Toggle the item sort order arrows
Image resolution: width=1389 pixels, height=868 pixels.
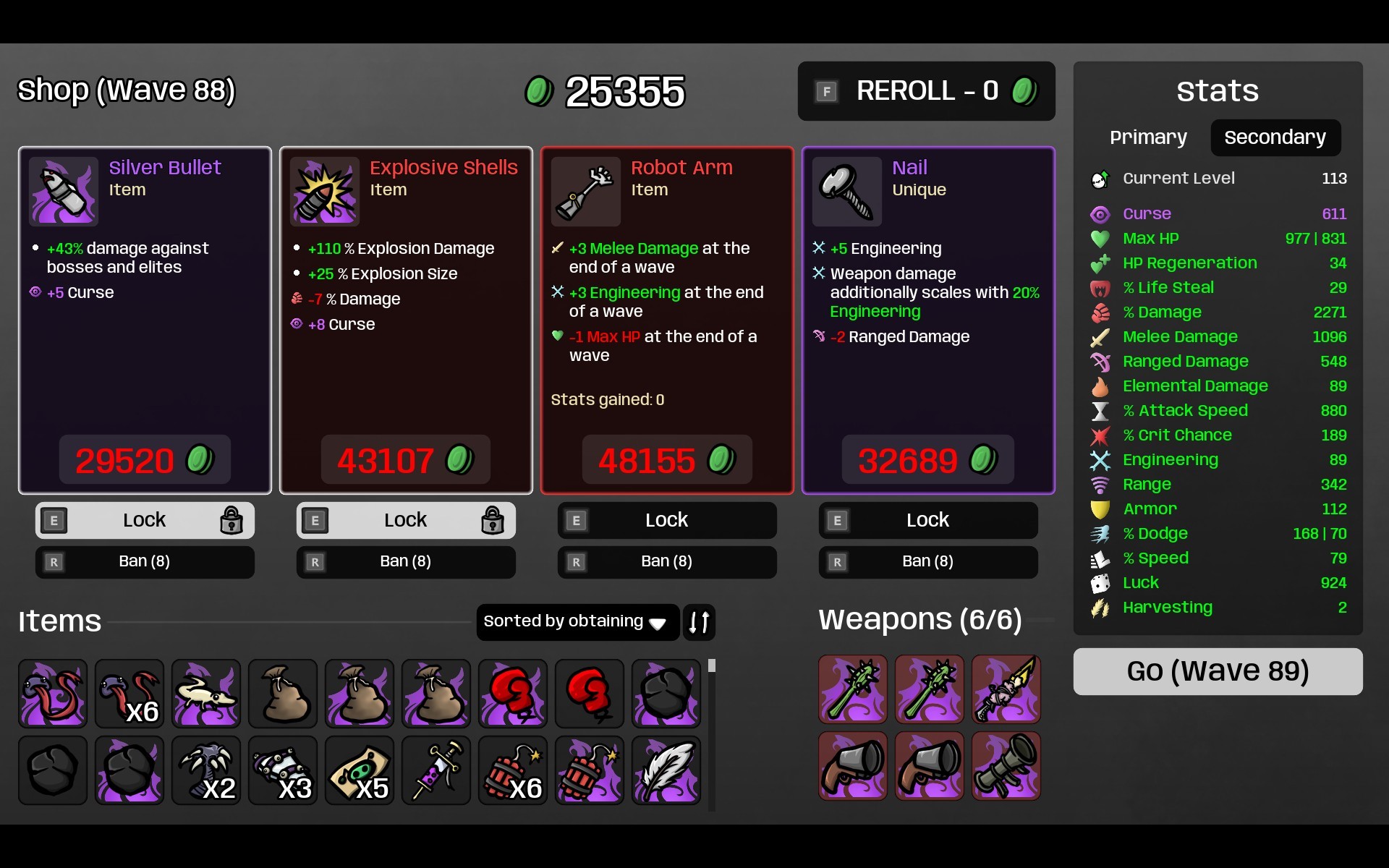tap(699, 621)
